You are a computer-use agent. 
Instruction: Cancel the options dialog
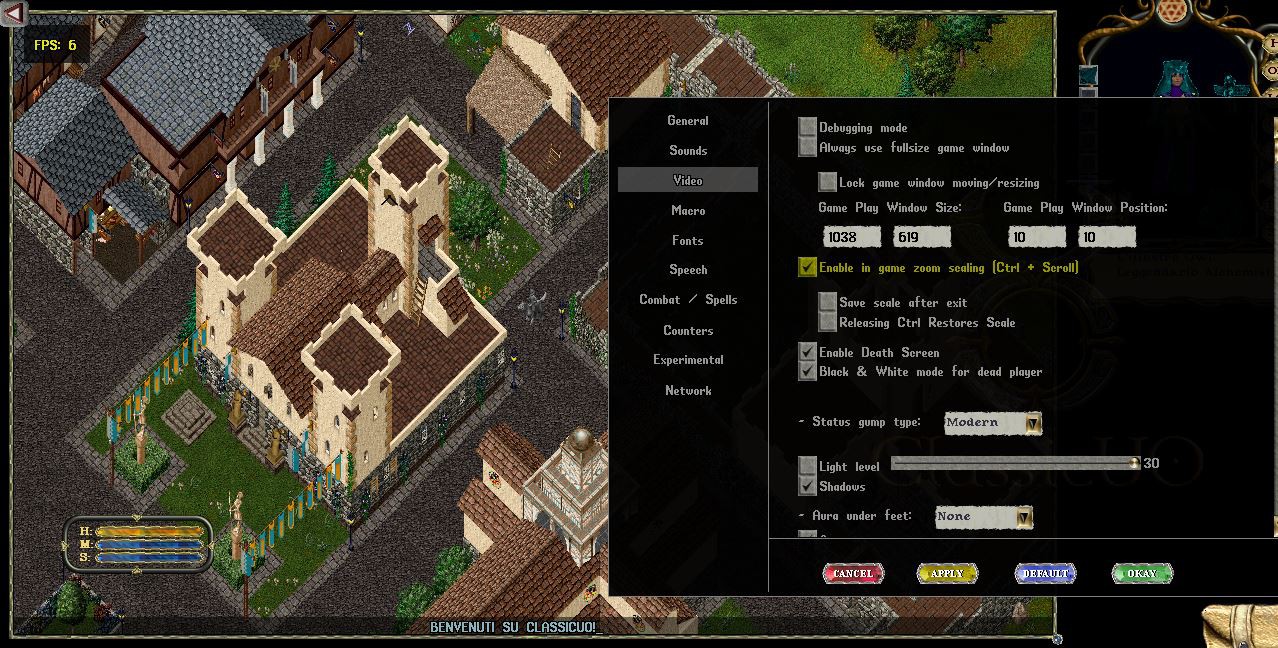pyautogui.click(x=853, y=573)
